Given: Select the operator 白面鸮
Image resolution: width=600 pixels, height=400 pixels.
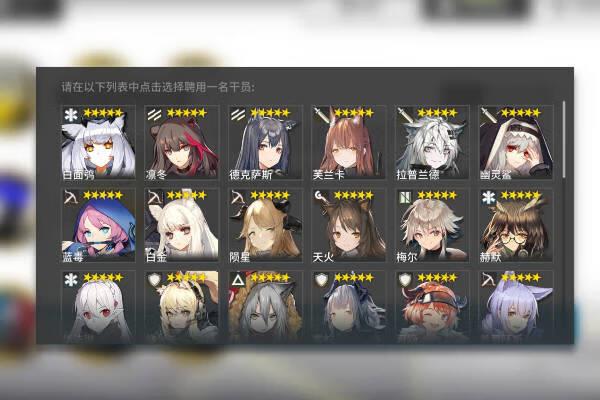Looking at the screenshot, I should pyautogui.click(x=97, y=143).
